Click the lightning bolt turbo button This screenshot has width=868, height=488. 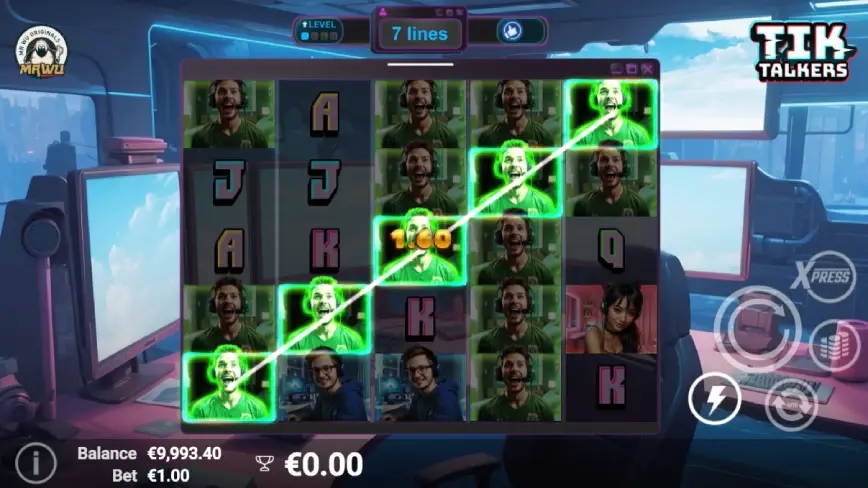coord(715,400)
